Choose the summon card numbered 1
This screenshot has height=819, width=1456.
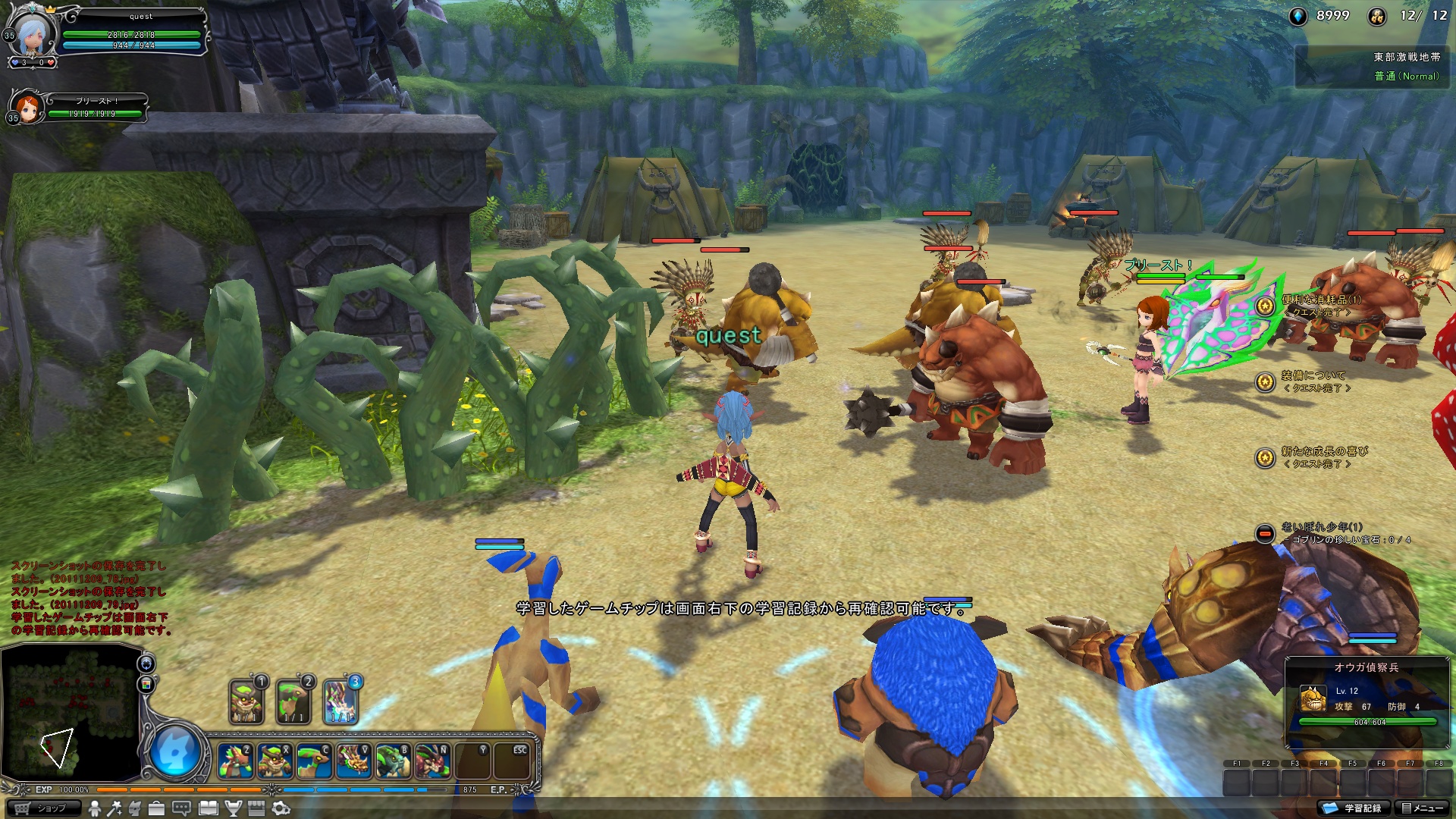246,701
